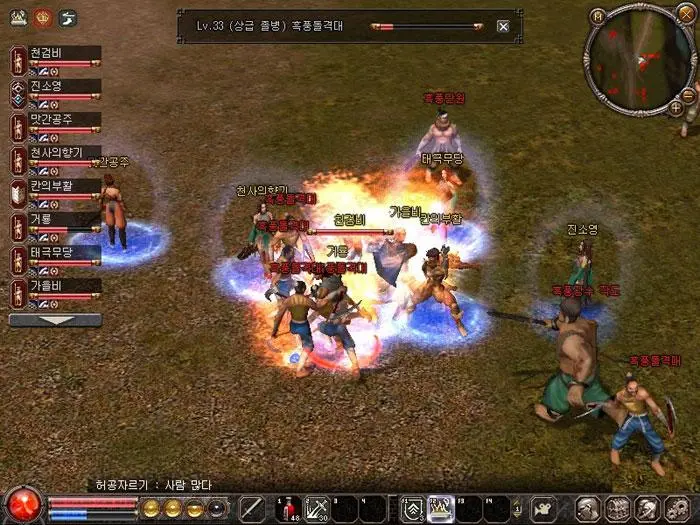Viewport: 700px width, 525px height.
Task: Zoom in the minimap with the plus button
Action: click(676, 106)
